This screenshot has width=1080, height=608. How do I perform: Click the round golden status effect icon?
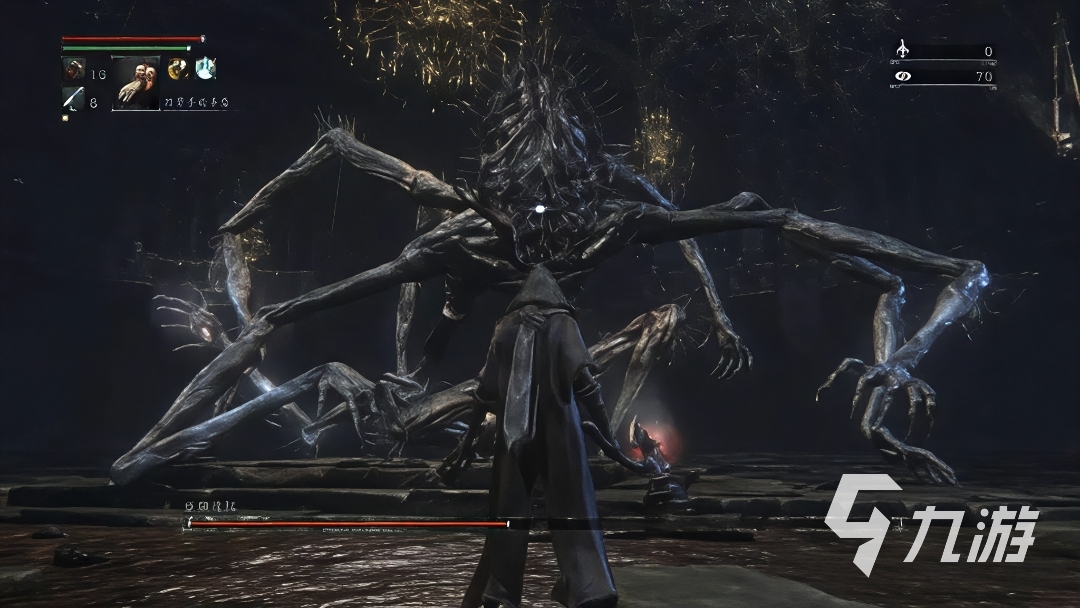coord(179,68)
